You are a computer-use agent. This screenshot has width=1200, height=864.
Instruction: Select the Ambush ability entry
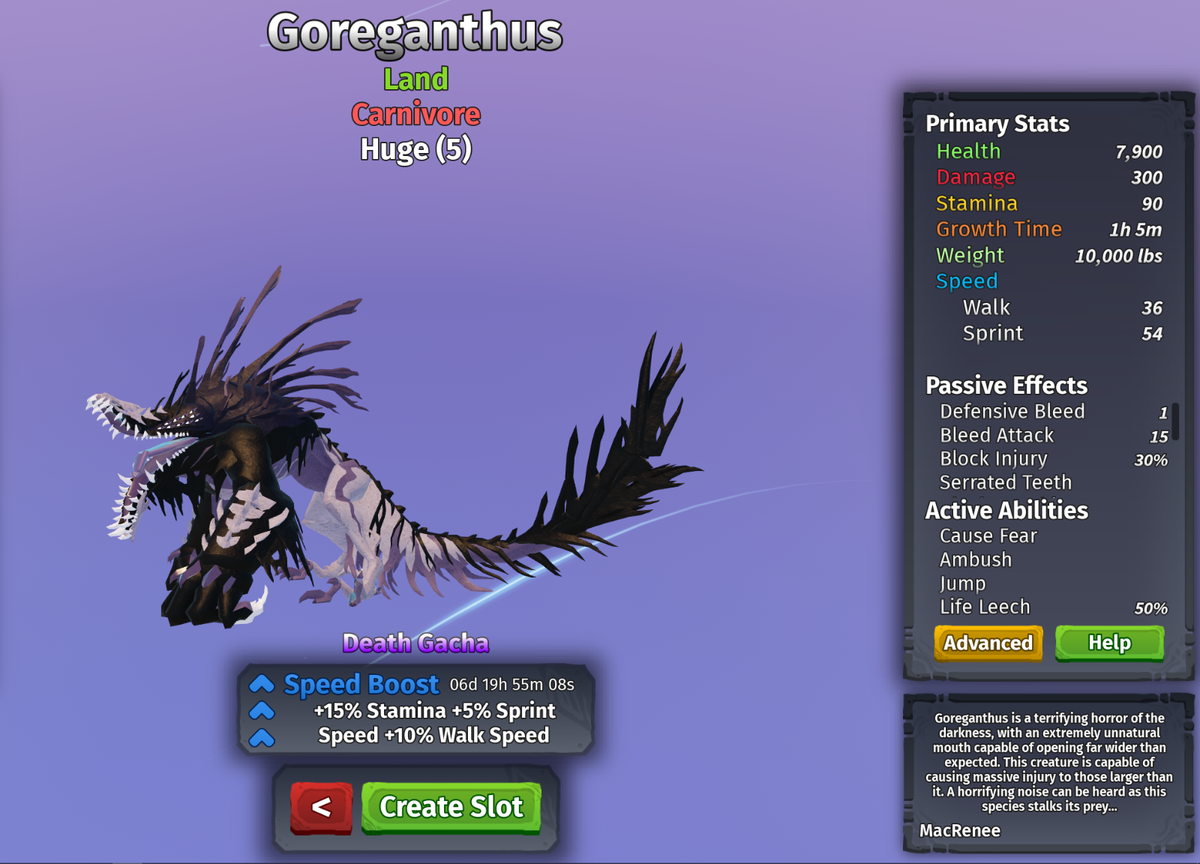[976, 560]
